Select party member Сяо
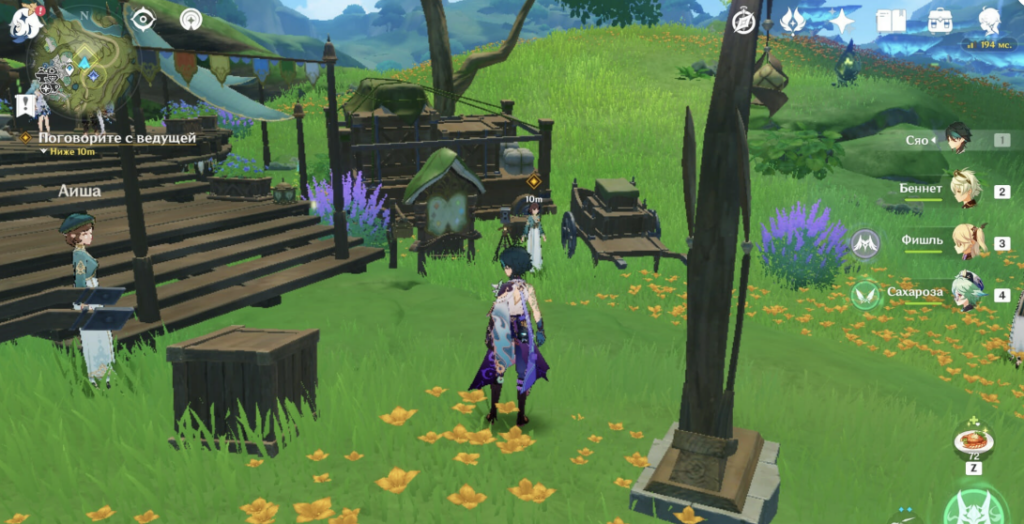 959,141
